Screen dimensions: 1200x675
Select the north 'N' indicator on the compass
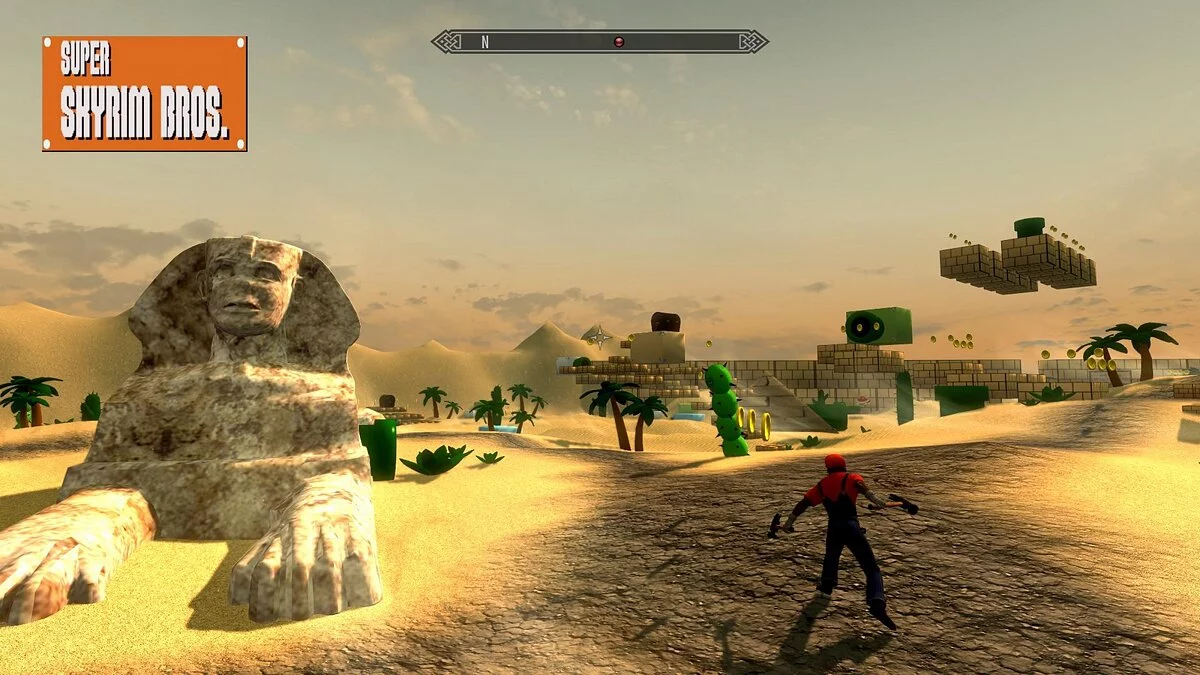click(x=485, y=42)
